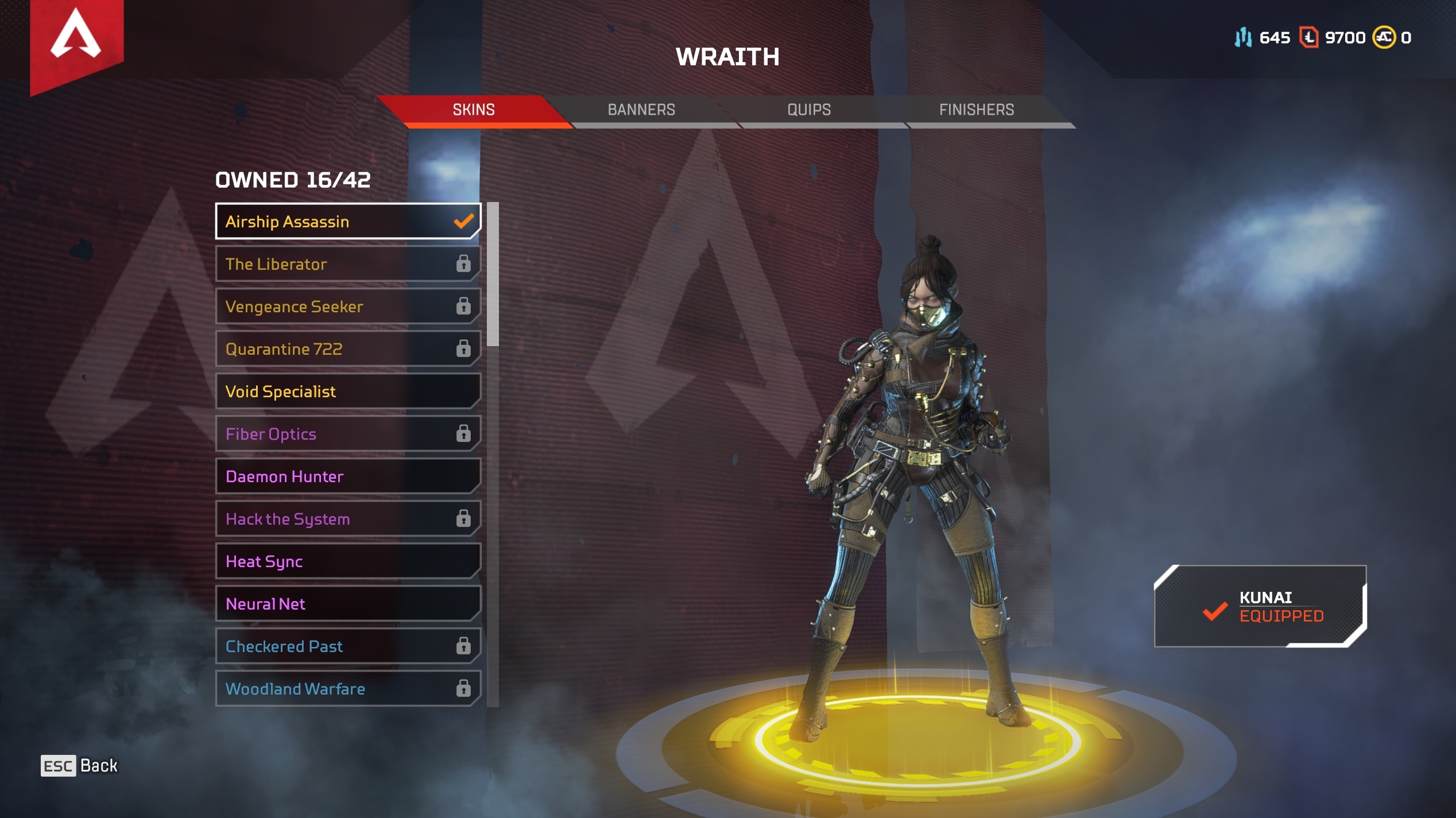Choose the Daemon Hunter skin

(x=347, y=476)
